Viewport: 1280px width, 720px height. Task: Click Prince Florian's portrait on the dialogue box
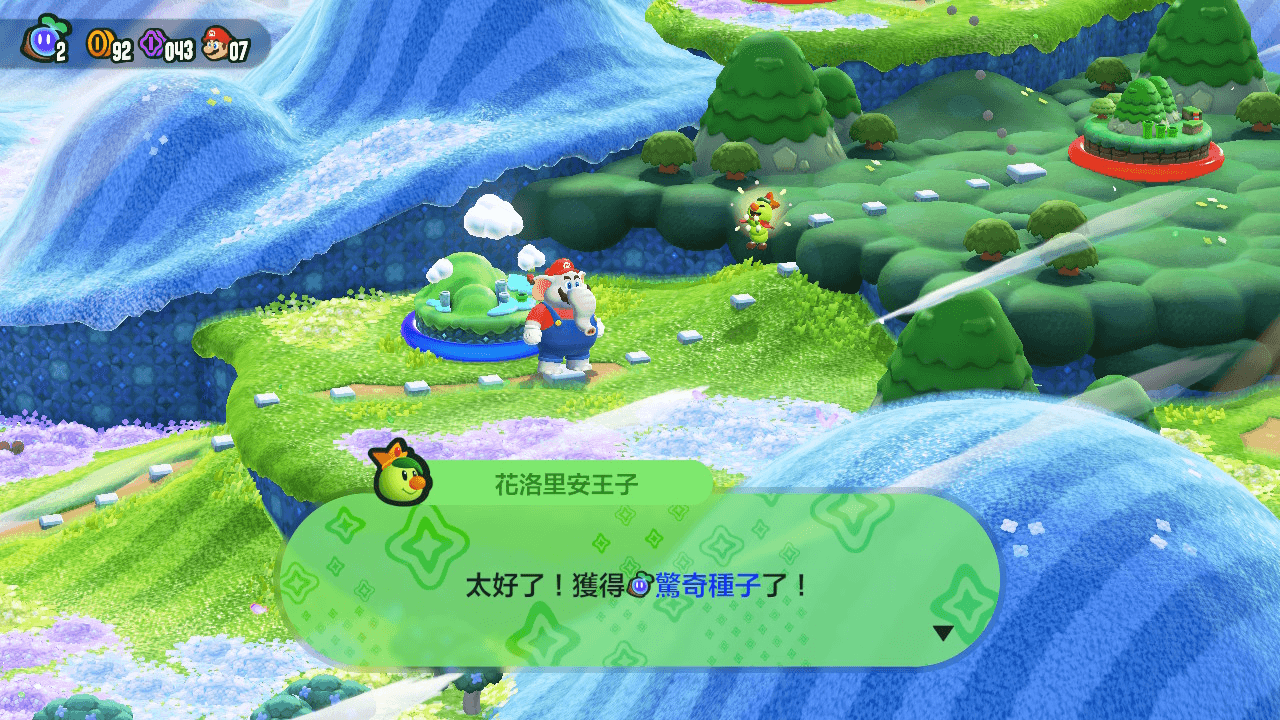(x=400, y=479)
